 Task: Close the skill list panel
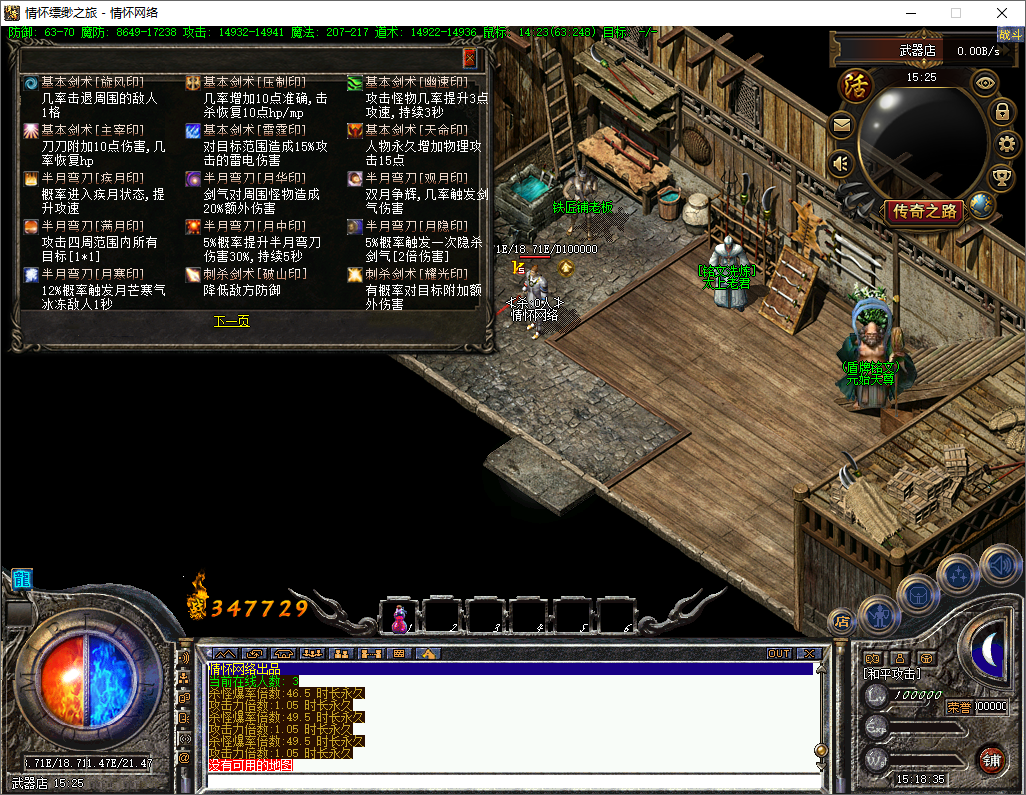click(x=470, y=59)
